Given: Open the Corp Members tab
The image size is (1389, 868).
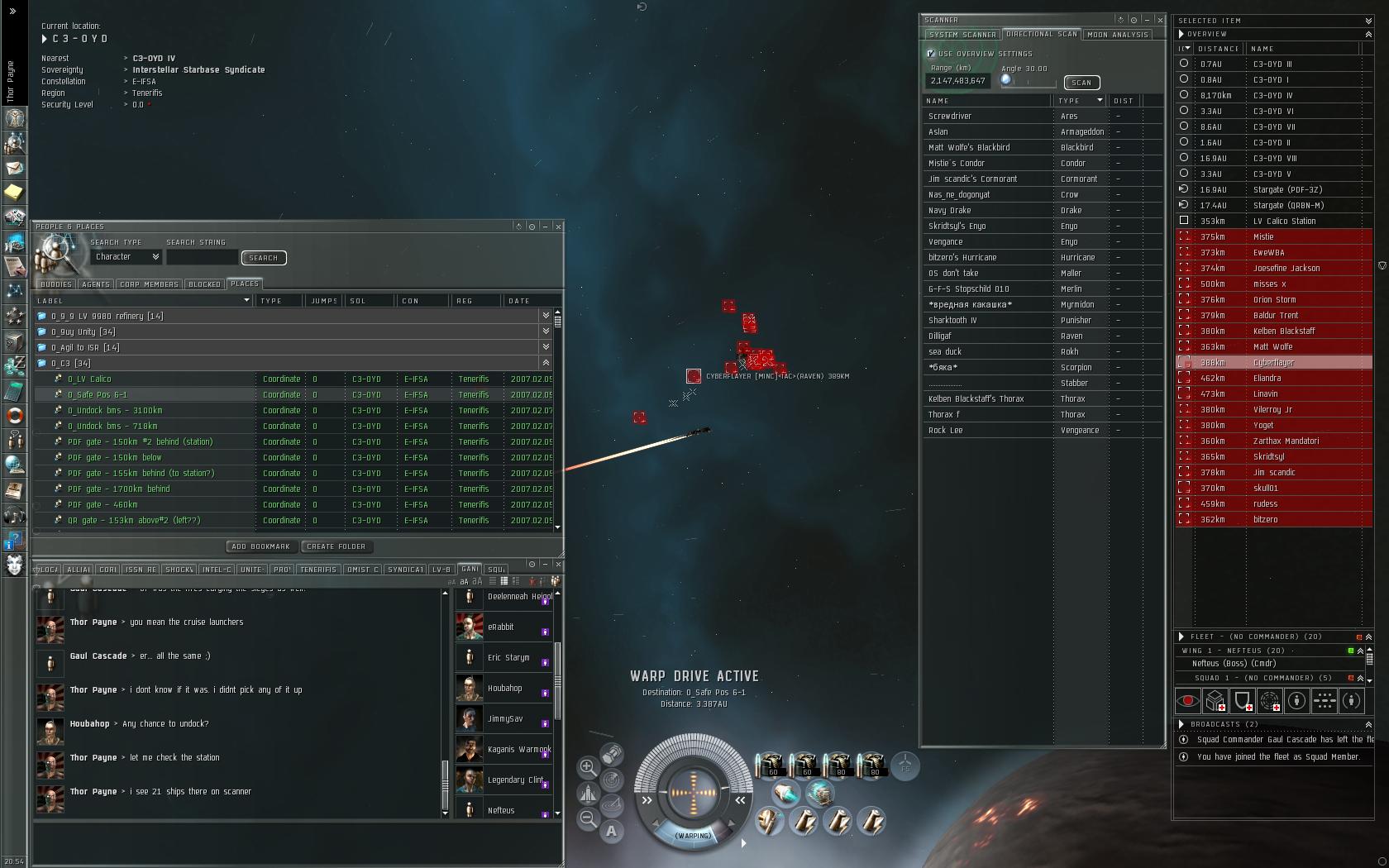Looking at the screenshot, I should pyautogui.click(x=149, y=284).
